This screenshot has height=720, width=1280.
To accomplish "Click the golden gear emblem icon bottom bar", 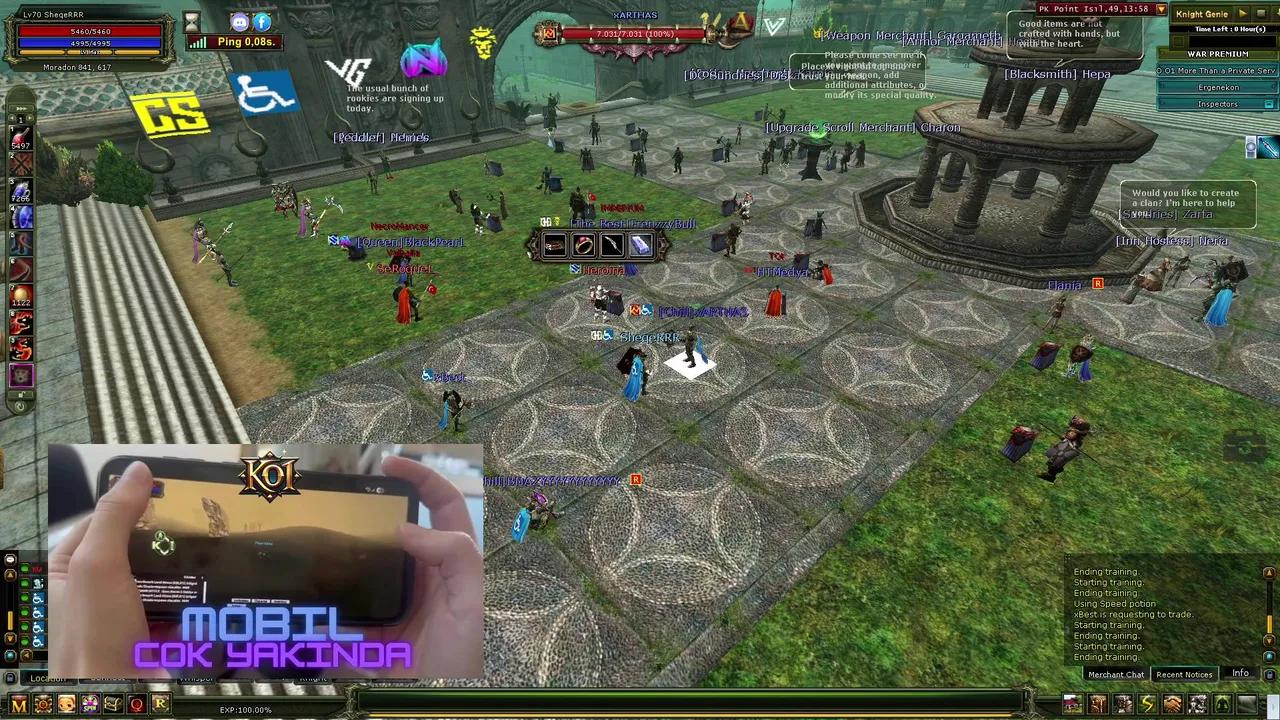I will click(x=41, y=704).
